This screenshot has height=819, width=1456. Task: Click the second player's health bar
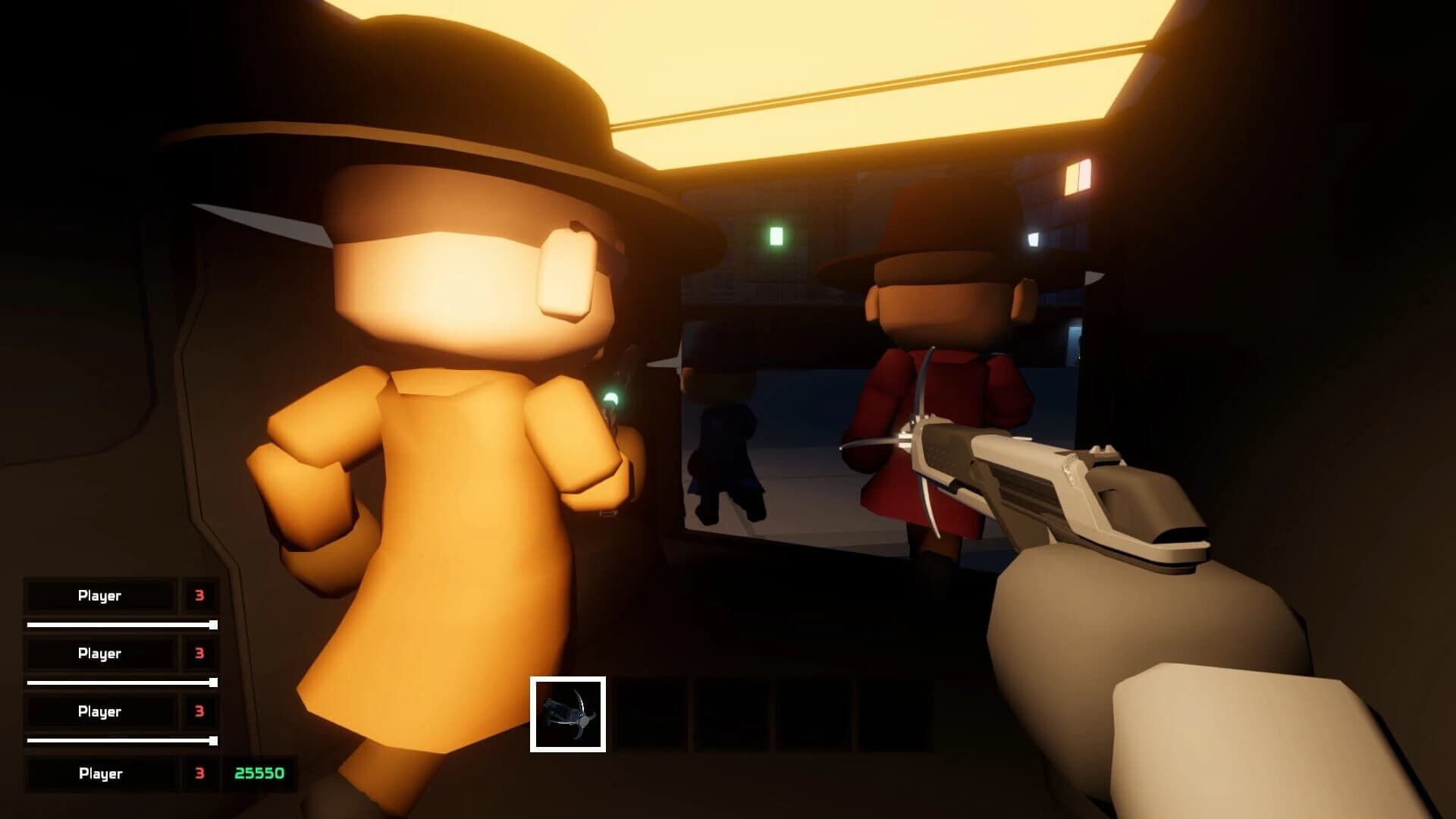pyautogui.click(x=121, y=682)
